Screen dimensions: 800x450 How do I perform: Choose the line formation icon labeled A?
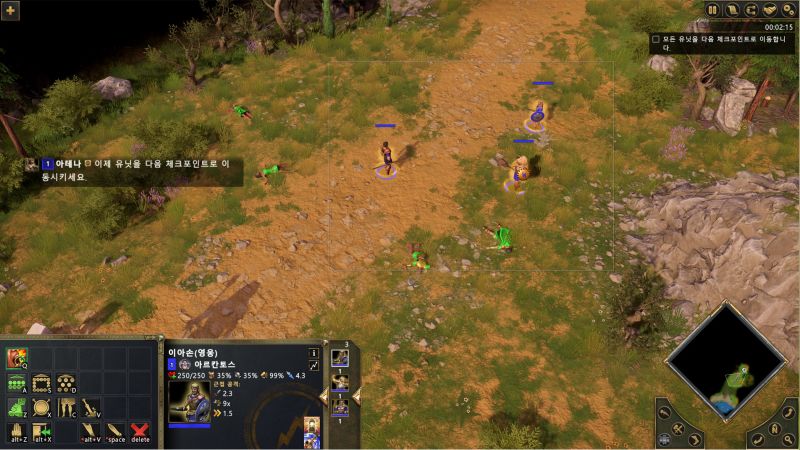17,383
